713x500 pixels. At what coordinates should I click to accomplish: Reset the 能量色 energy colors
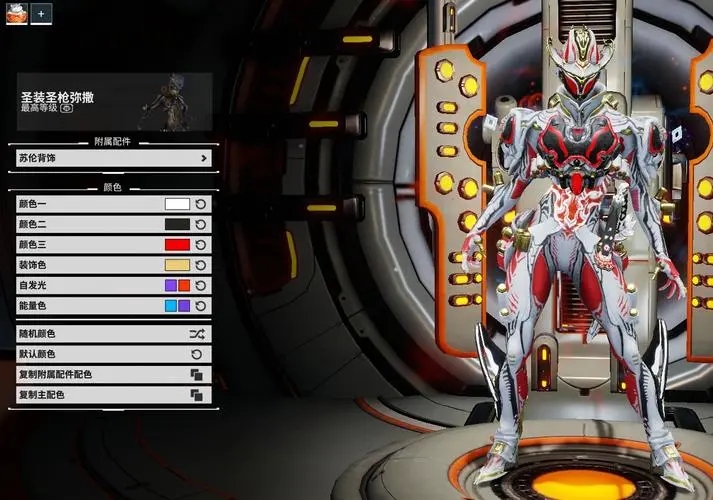point(200,306)
